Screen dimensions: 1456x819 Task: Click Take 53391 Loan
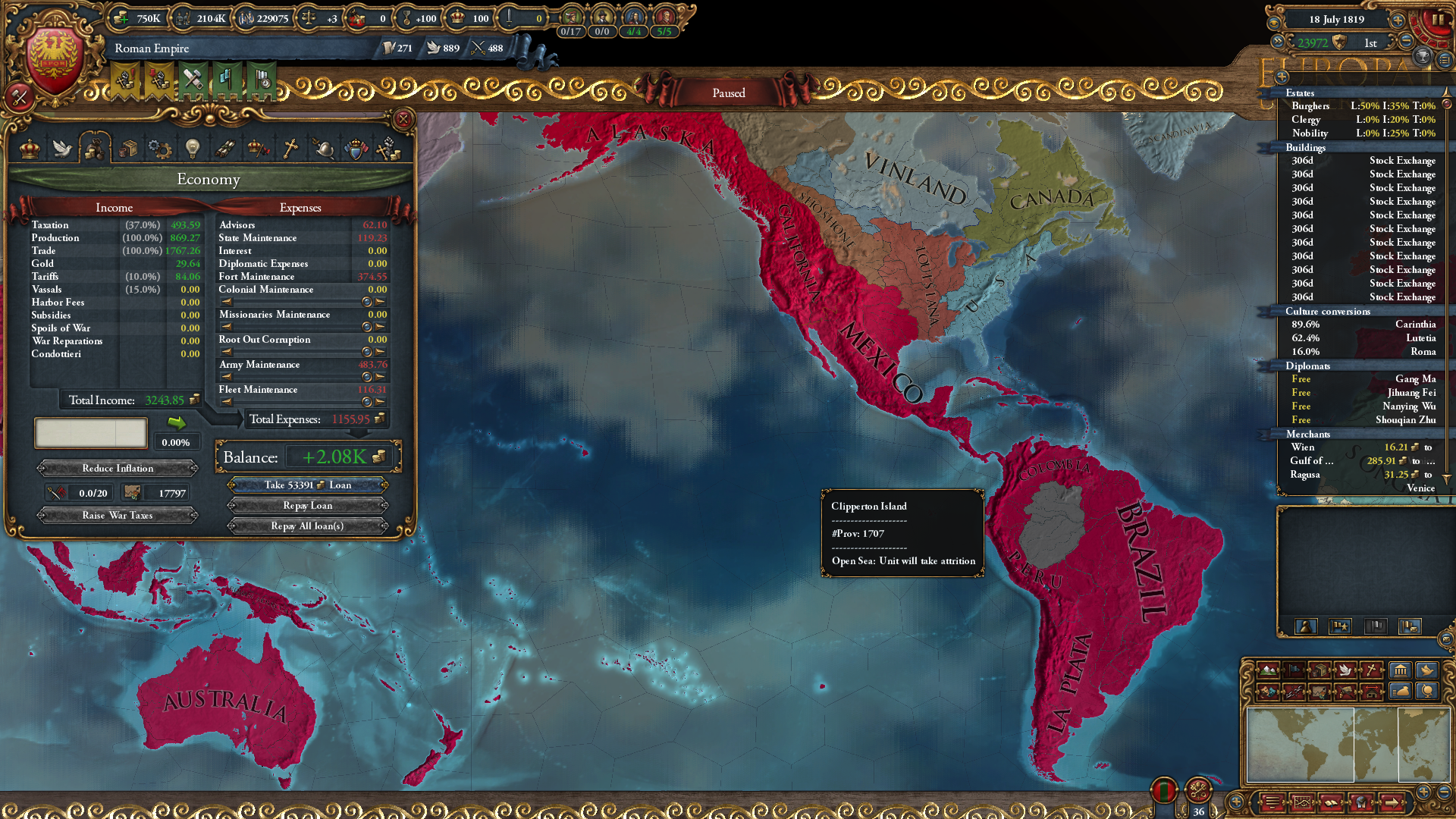pyautogui.click(x=307, y=485)
